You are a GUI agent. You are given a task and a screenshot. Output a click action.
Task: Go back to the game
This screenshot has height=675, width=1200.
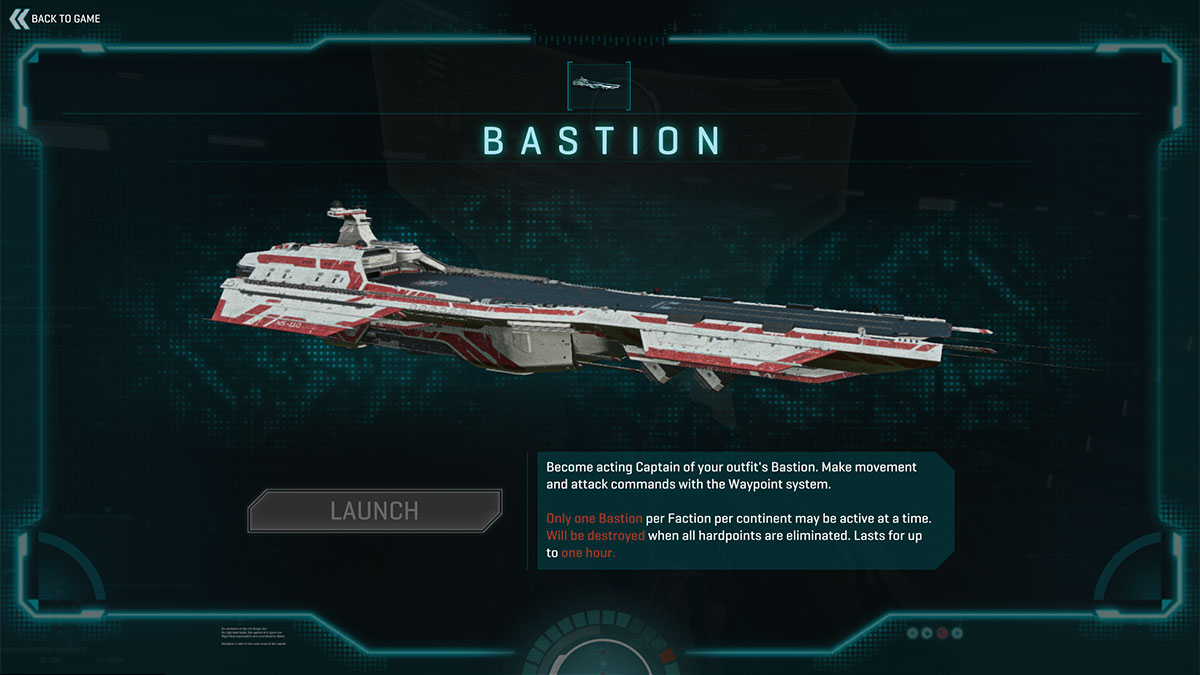[x=56, y=18]
